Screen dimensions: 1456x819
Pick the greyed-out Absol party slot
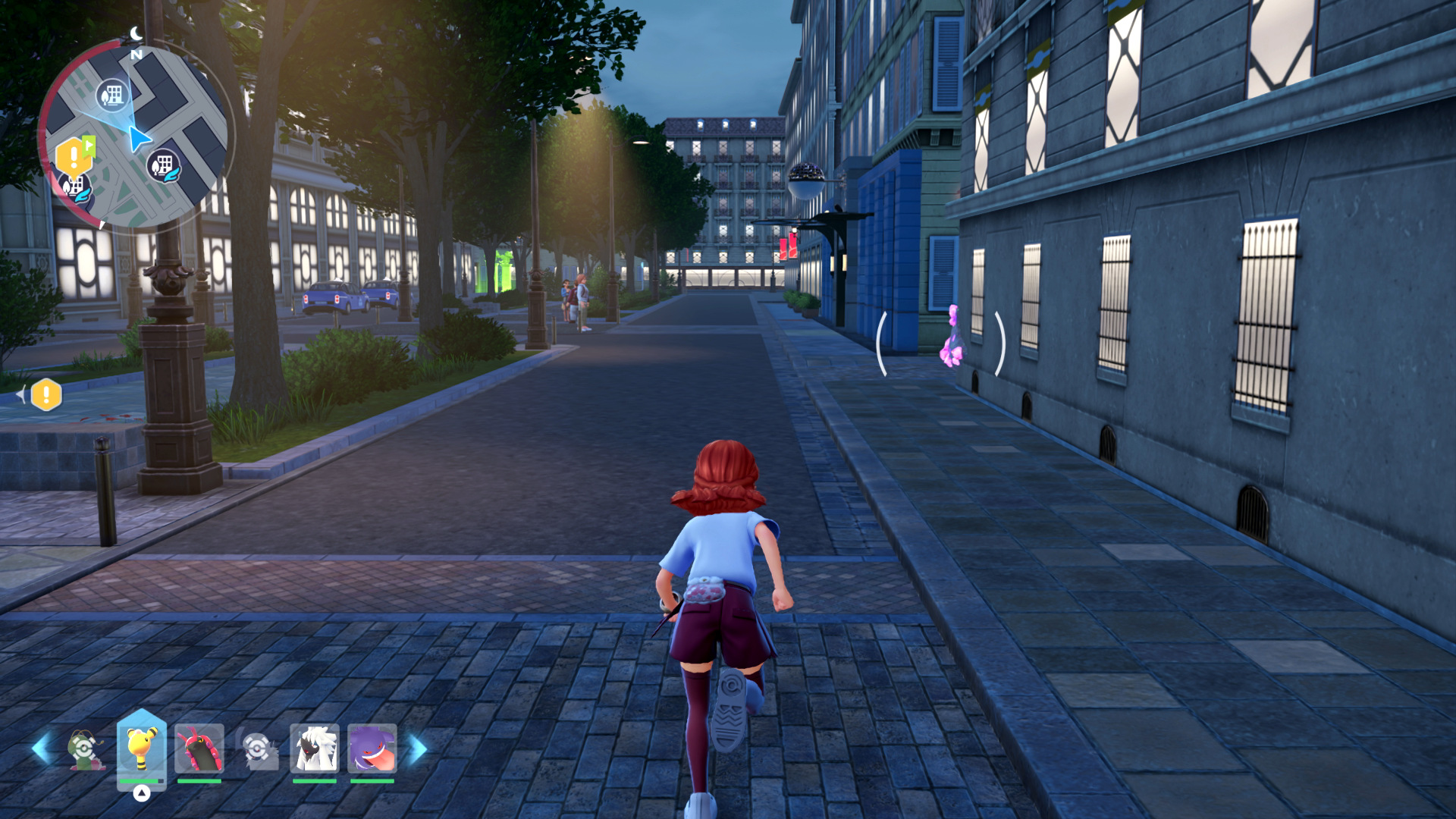(258, 749)
